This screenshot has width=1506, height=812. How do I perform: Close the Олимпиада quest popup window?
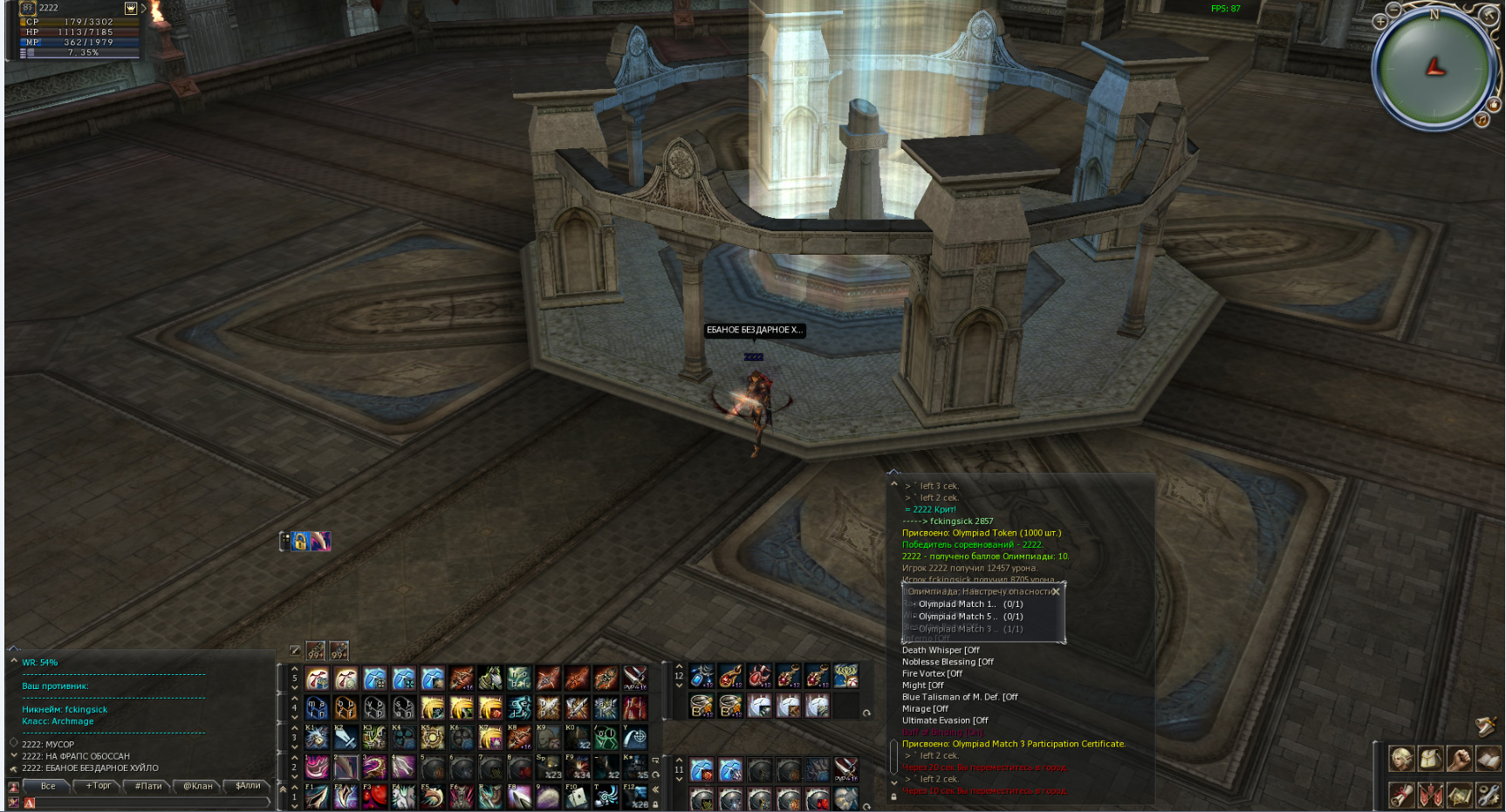pos(1057,591)
